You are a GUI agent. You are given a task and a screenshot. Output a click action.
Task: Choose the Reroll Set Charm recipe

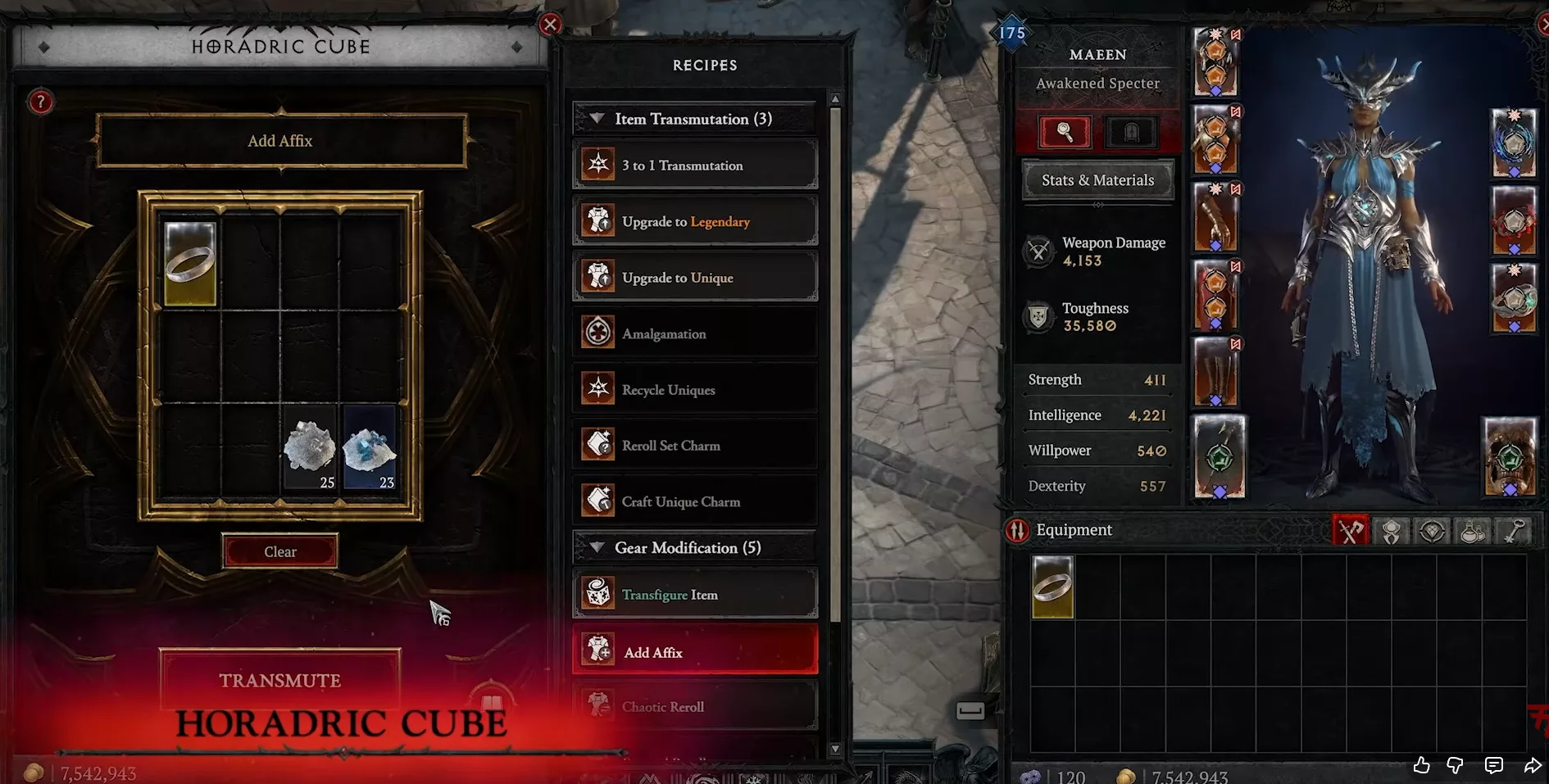click(695, 446)
